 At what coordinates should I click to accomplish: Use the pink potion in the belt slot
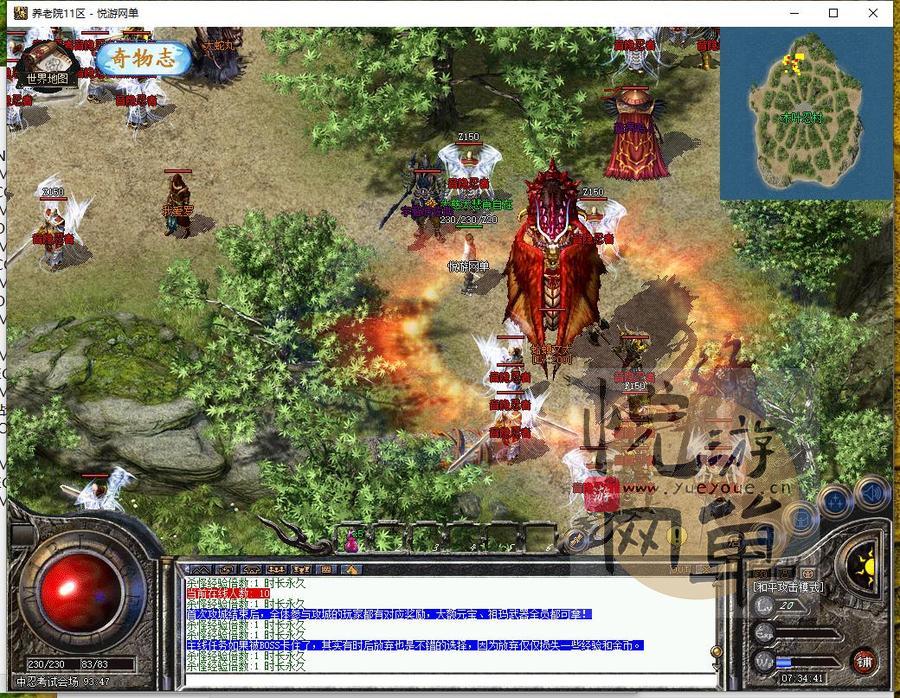tap(352, 541)
